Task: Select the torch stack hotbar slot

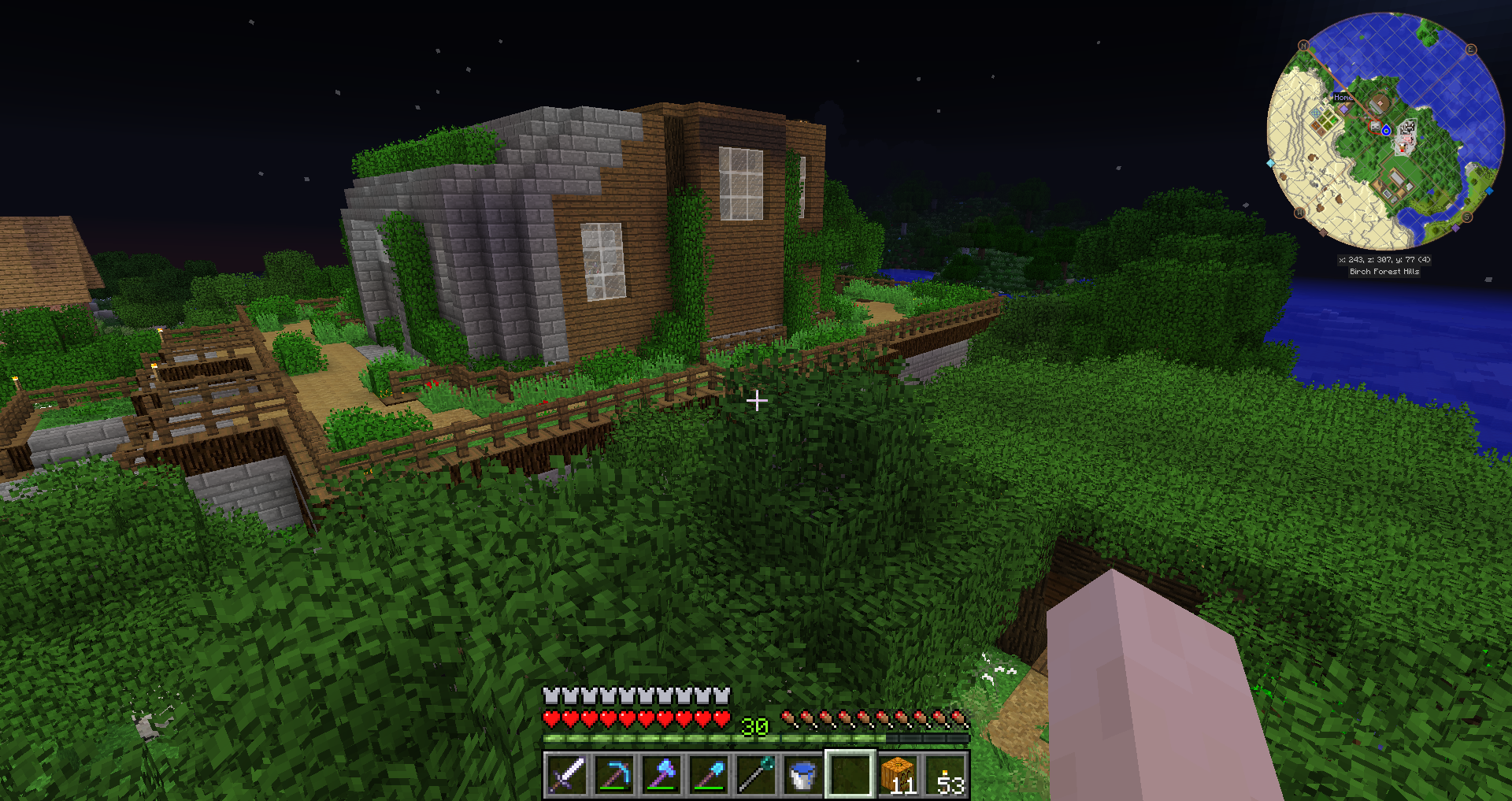Action: pos(945,775)
